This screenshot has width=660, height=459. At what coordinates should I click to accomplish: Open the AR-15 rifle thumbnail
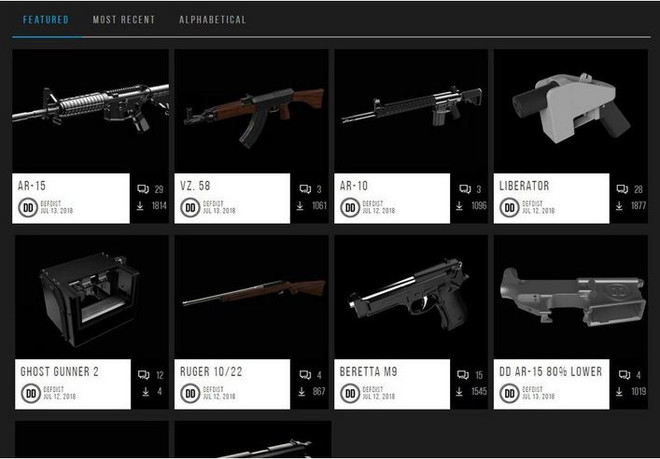(90, 112)
